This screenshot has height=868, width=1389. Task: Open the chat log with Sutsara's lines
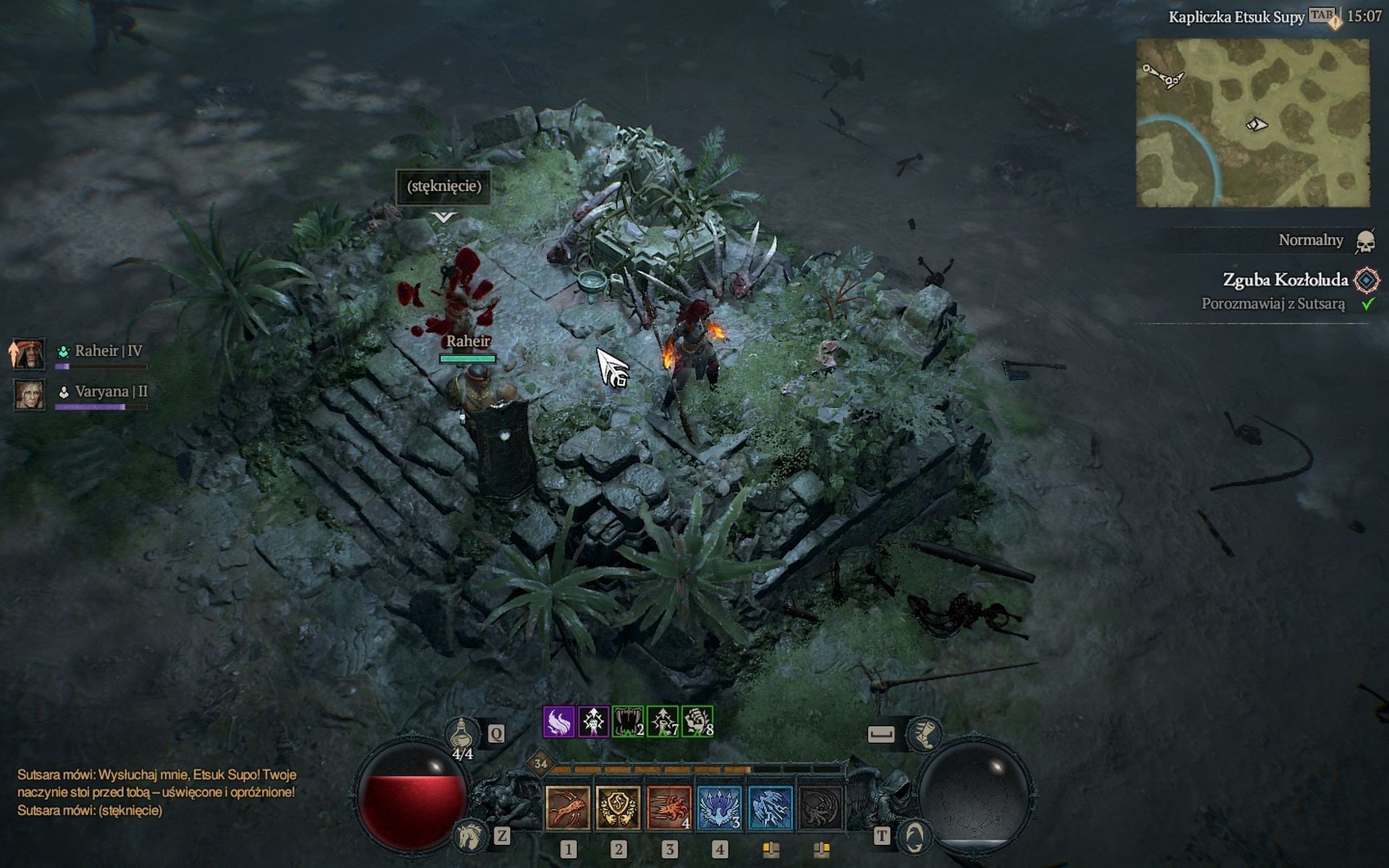pos(156,792)
